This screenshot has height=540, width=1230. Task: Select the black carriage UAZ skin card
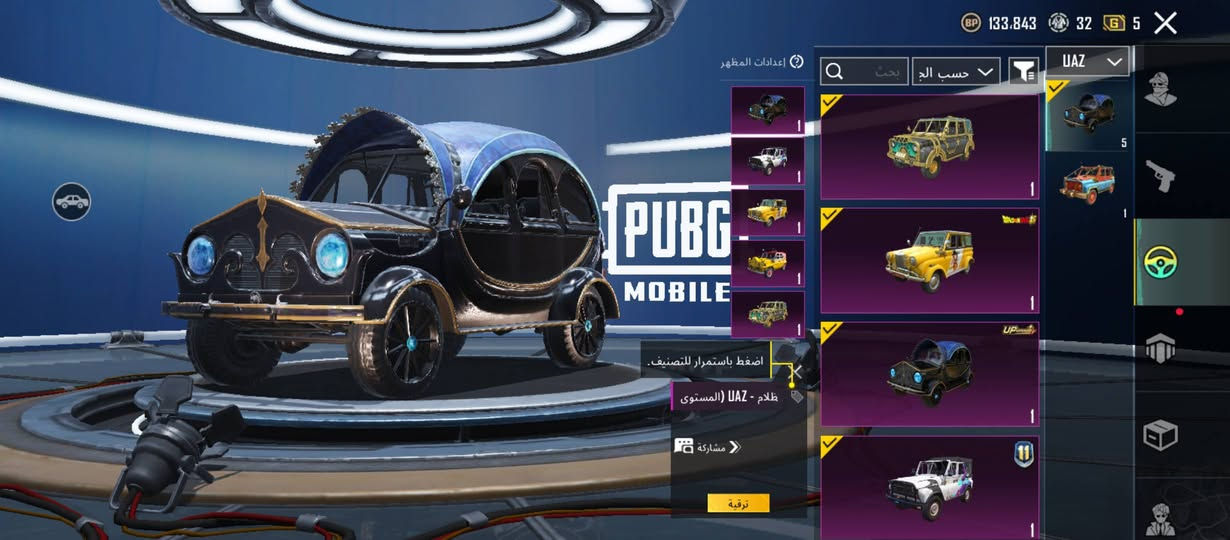pyautogui.click(x=930, y=374)
